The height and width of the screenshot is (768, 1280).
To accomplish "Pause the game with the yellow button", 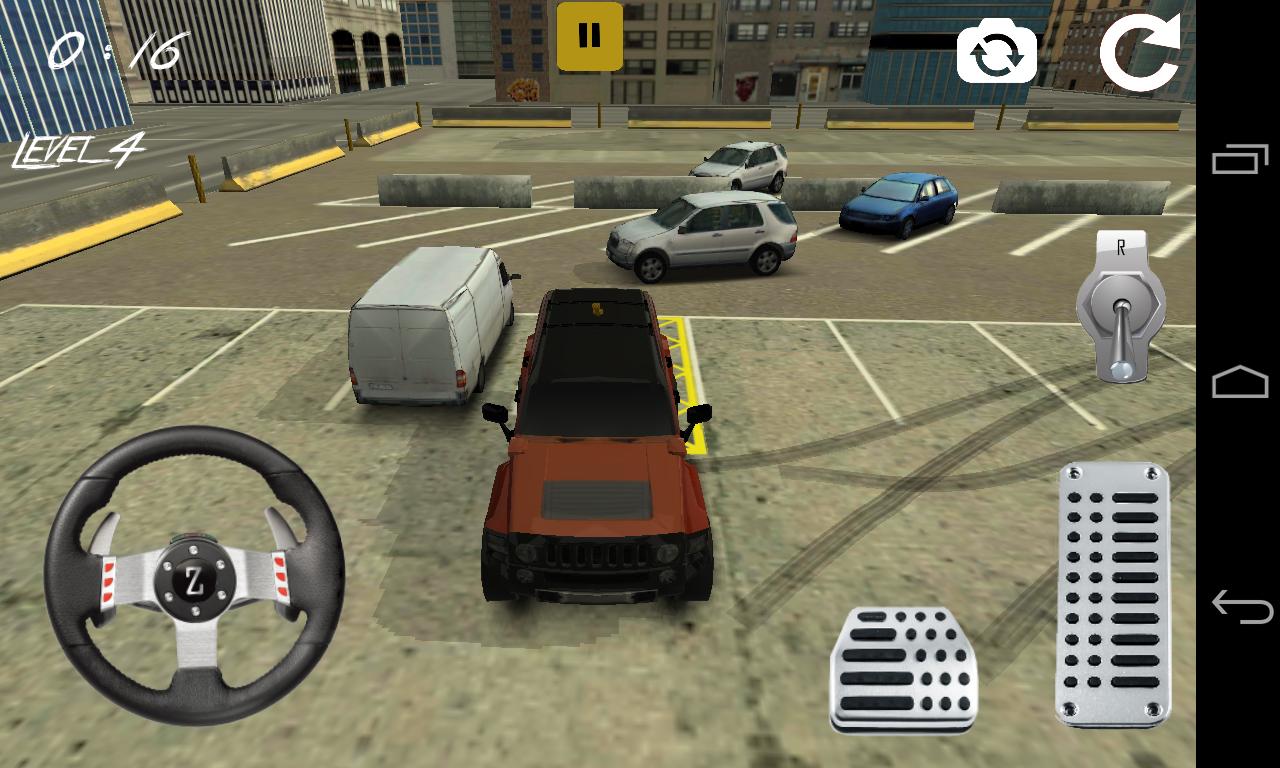I will click(589, 37).
